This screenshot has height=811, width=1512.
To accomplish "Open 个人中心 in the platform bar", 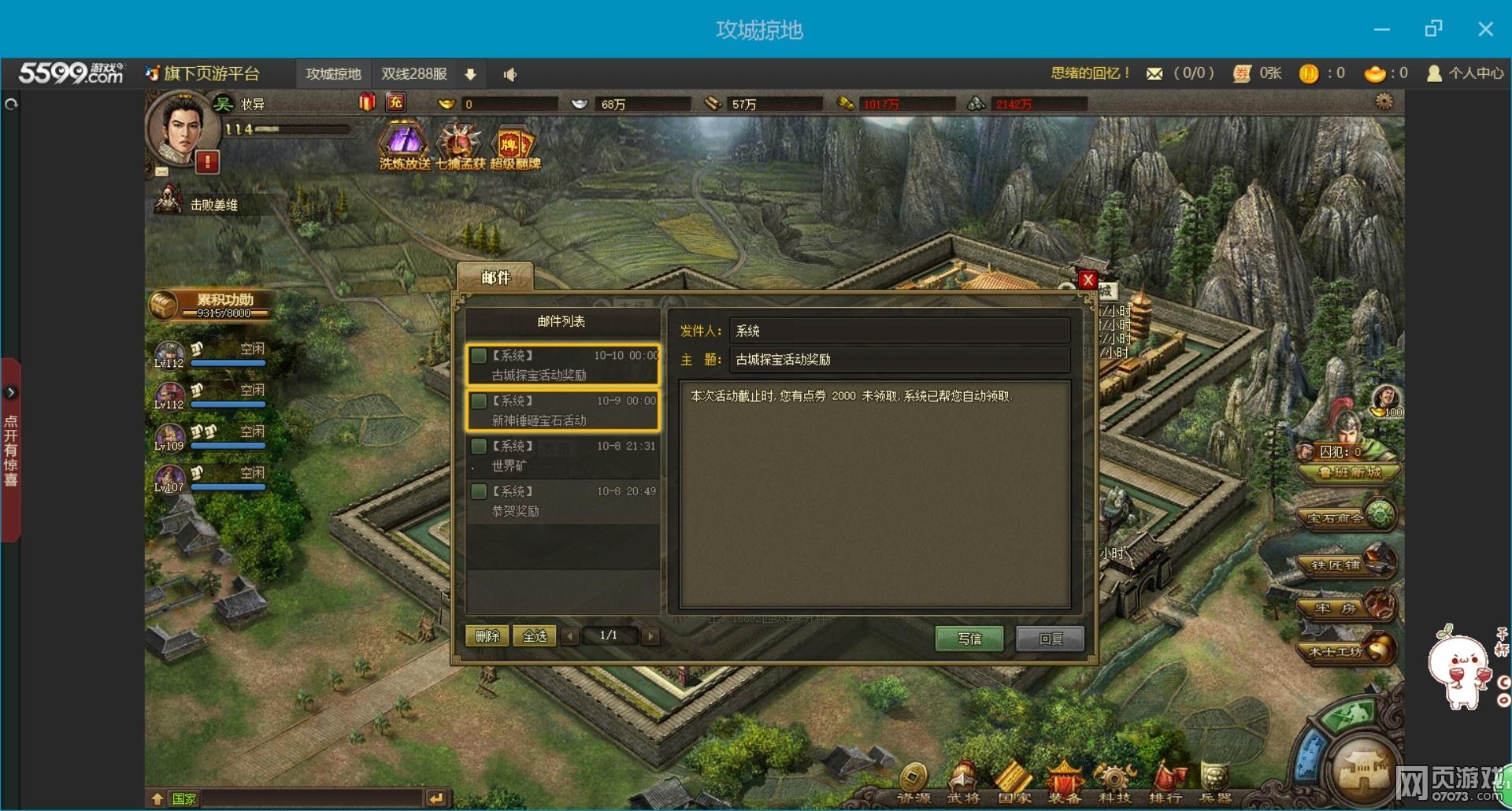I will (x=1466, y=73).
